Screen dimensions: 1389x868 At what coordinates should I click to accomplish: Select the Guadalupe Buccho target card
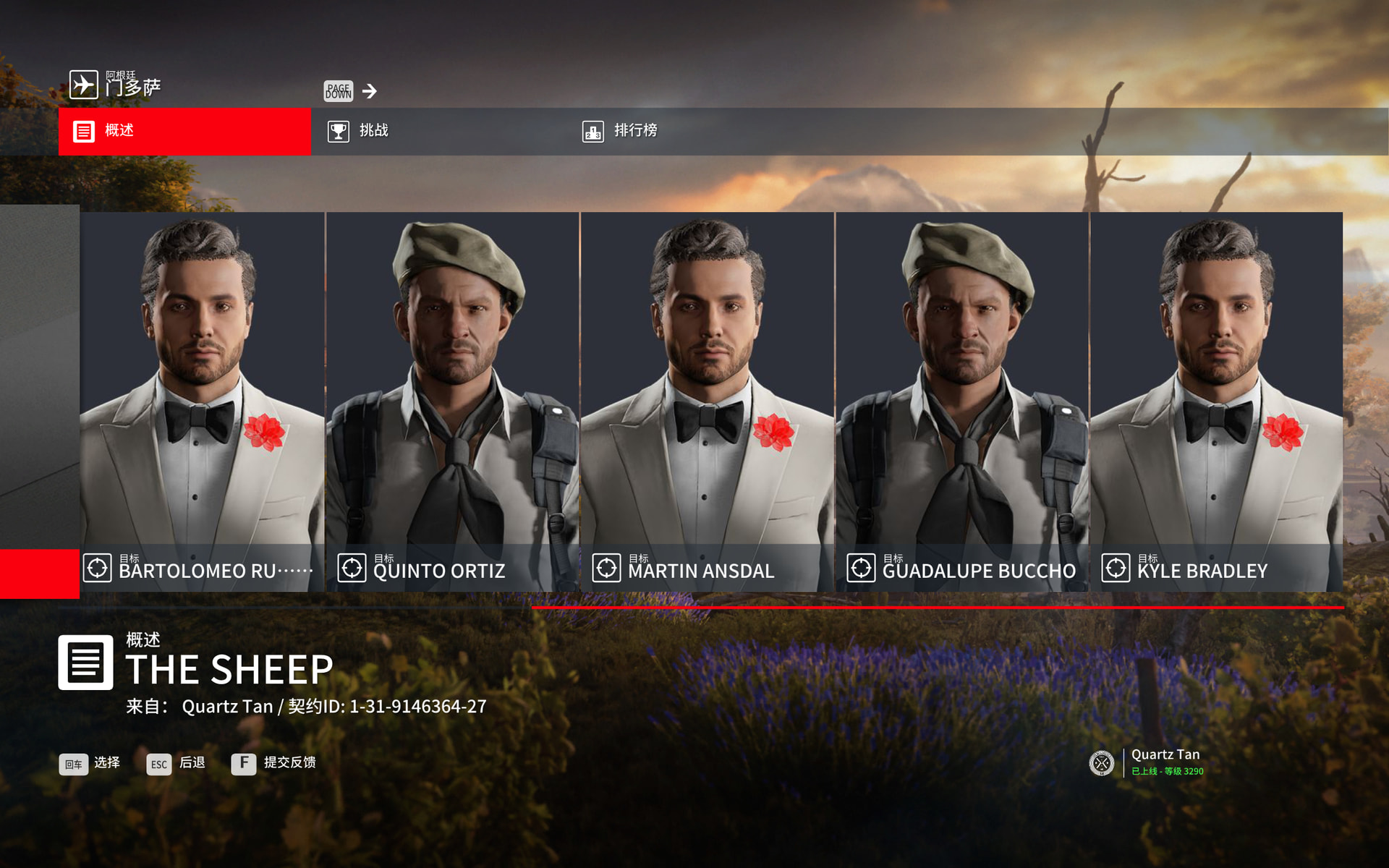point(961,401)
